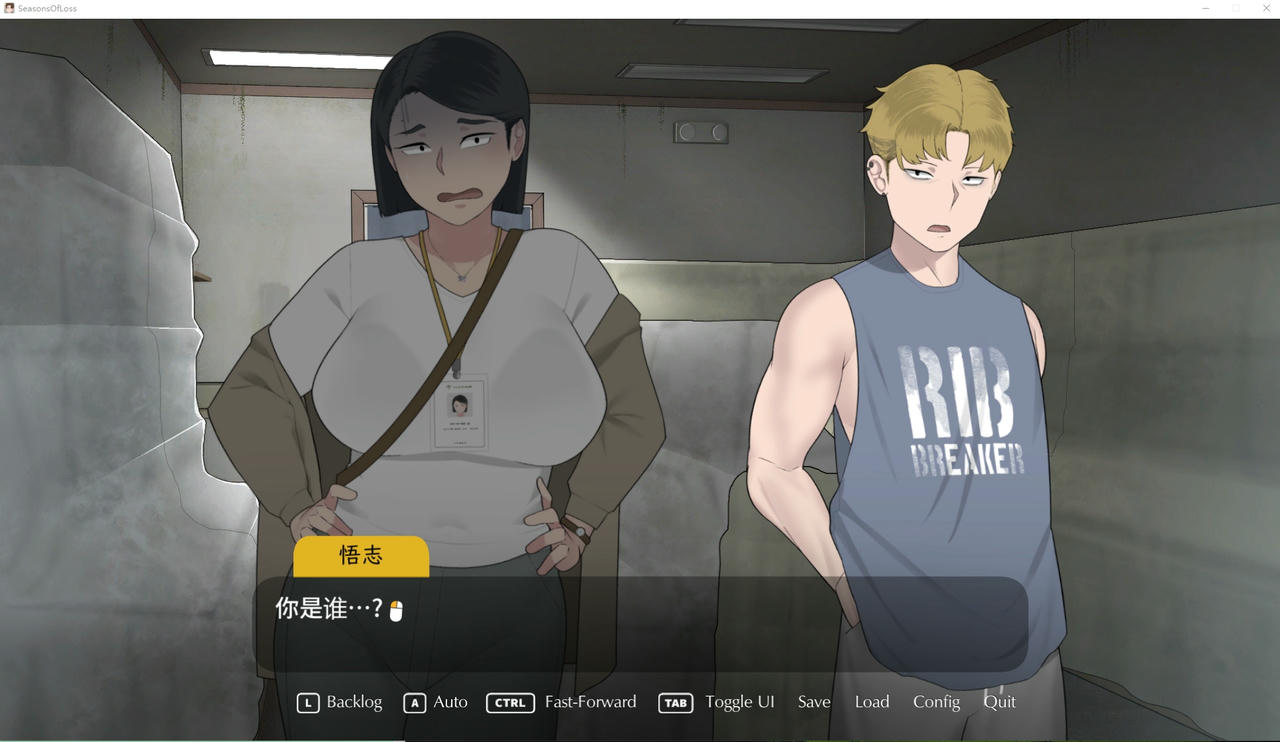This screenshot has height=742, width=1280.
Task: Click the SeasonsOfLoss title bar app icon
Action: [10, 8]
